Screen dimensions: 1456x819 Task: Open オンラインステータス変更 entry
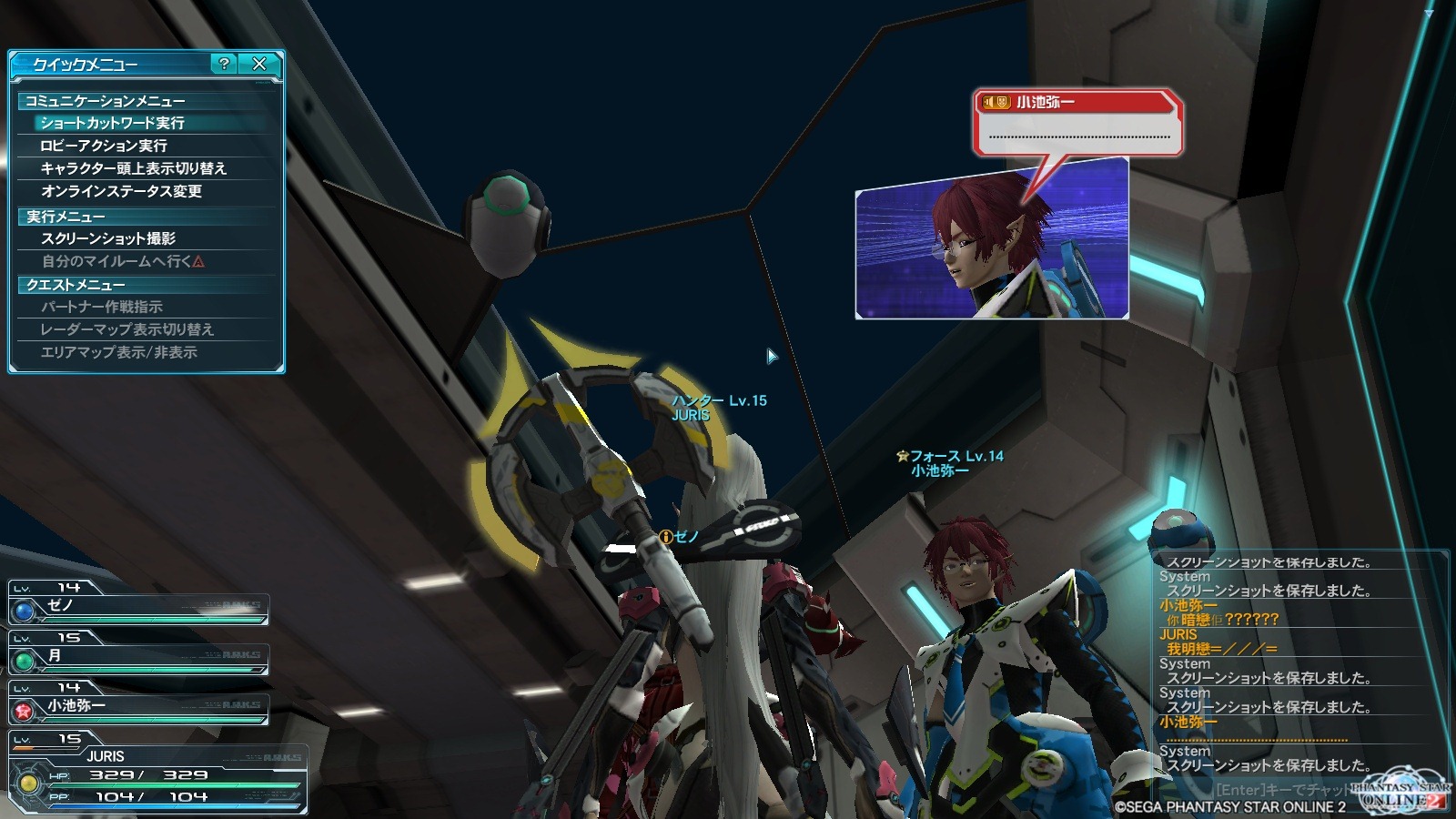121,191
